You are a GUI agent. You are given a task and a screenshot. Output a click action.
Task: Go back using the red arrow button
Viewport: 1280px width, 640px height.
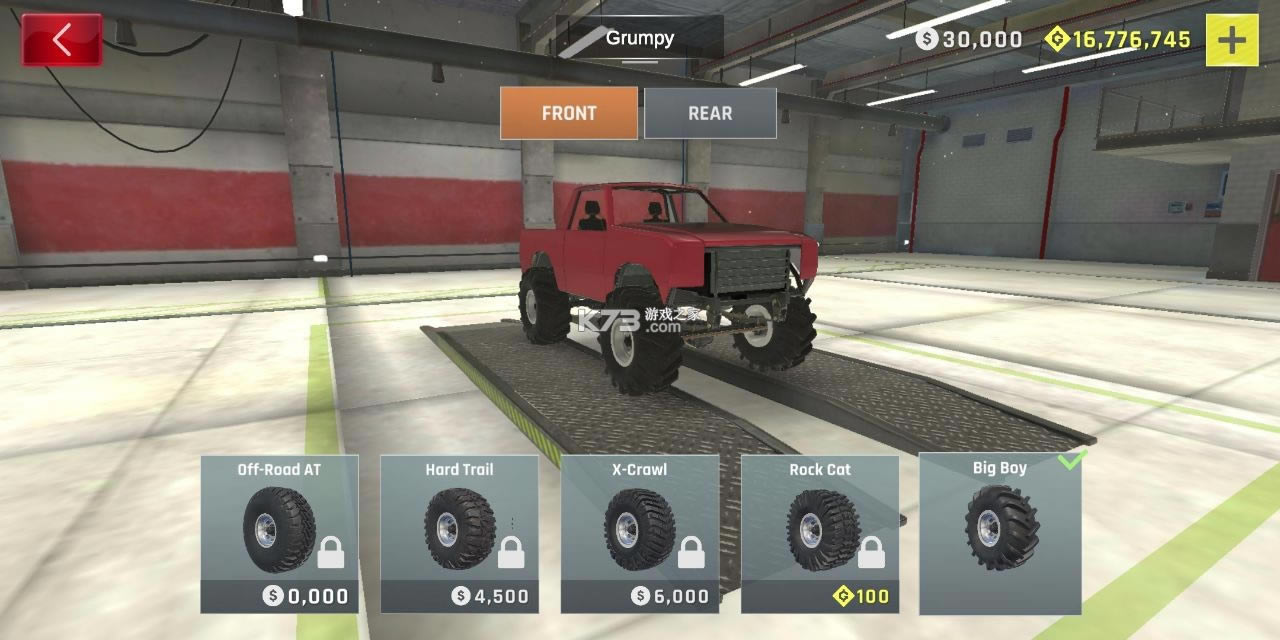click(62, 40)
